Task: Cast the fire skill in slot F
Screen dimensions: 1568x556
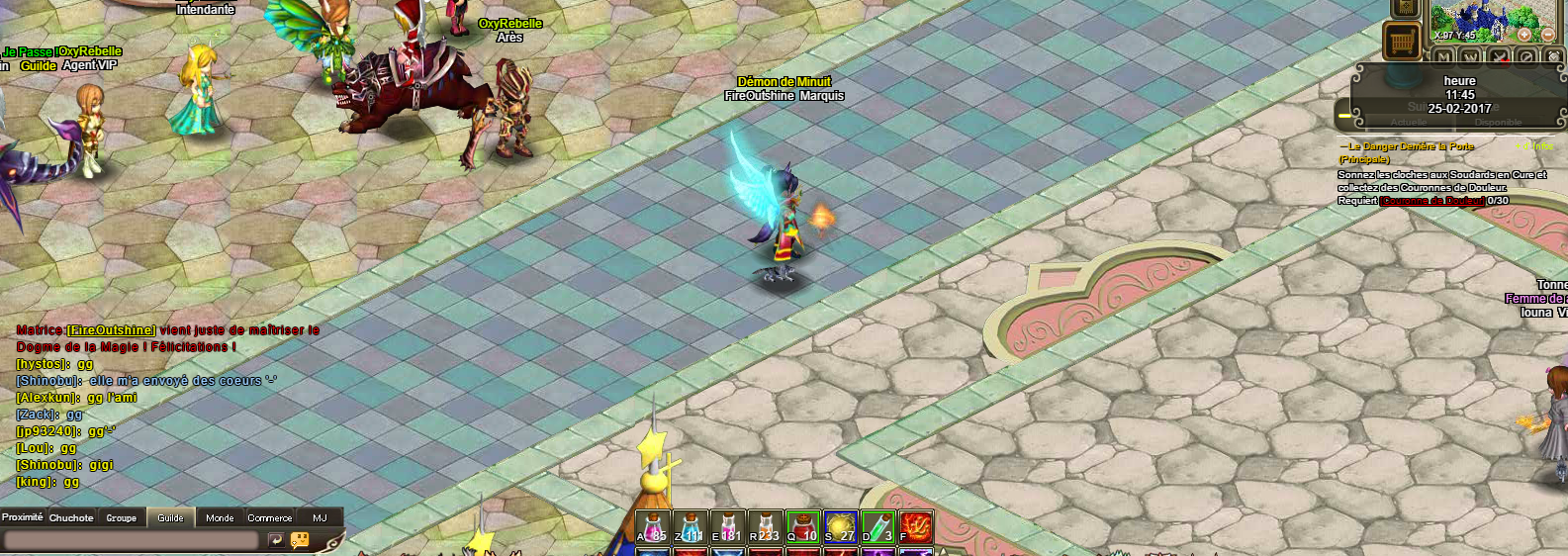Action: [915, 527]
